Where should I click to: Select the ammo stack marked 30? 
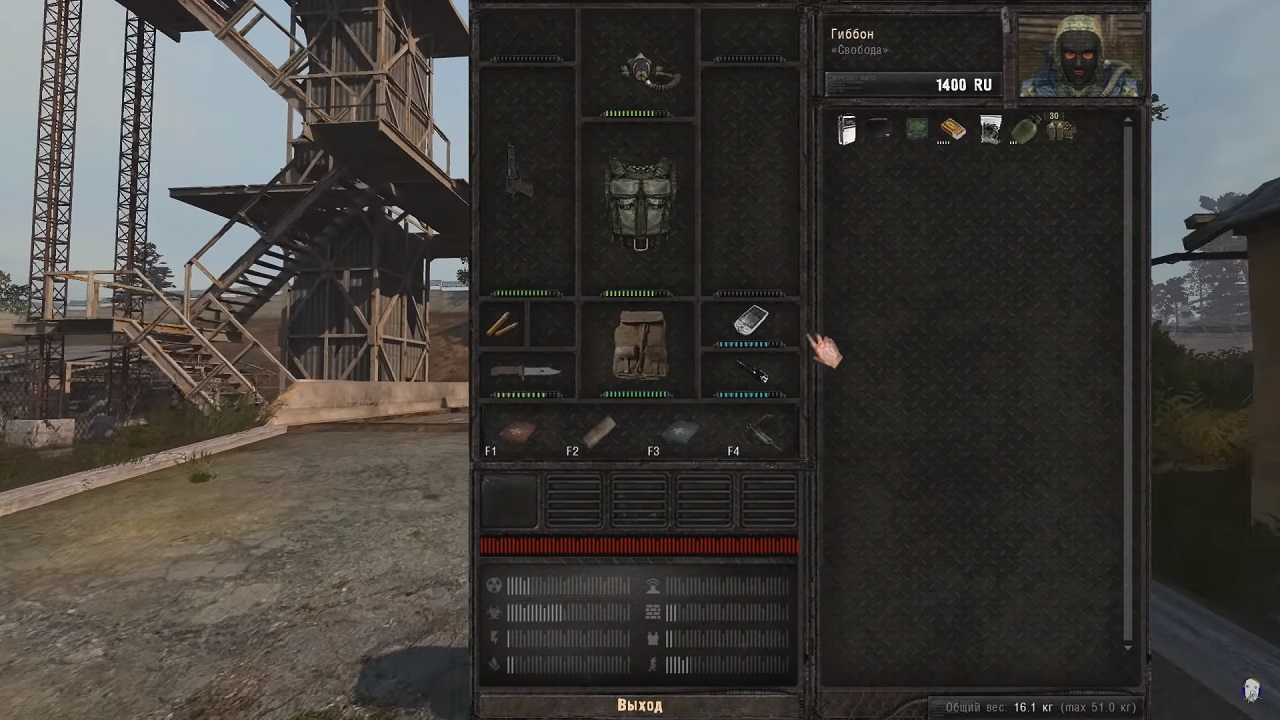(x=1060, y=130)
